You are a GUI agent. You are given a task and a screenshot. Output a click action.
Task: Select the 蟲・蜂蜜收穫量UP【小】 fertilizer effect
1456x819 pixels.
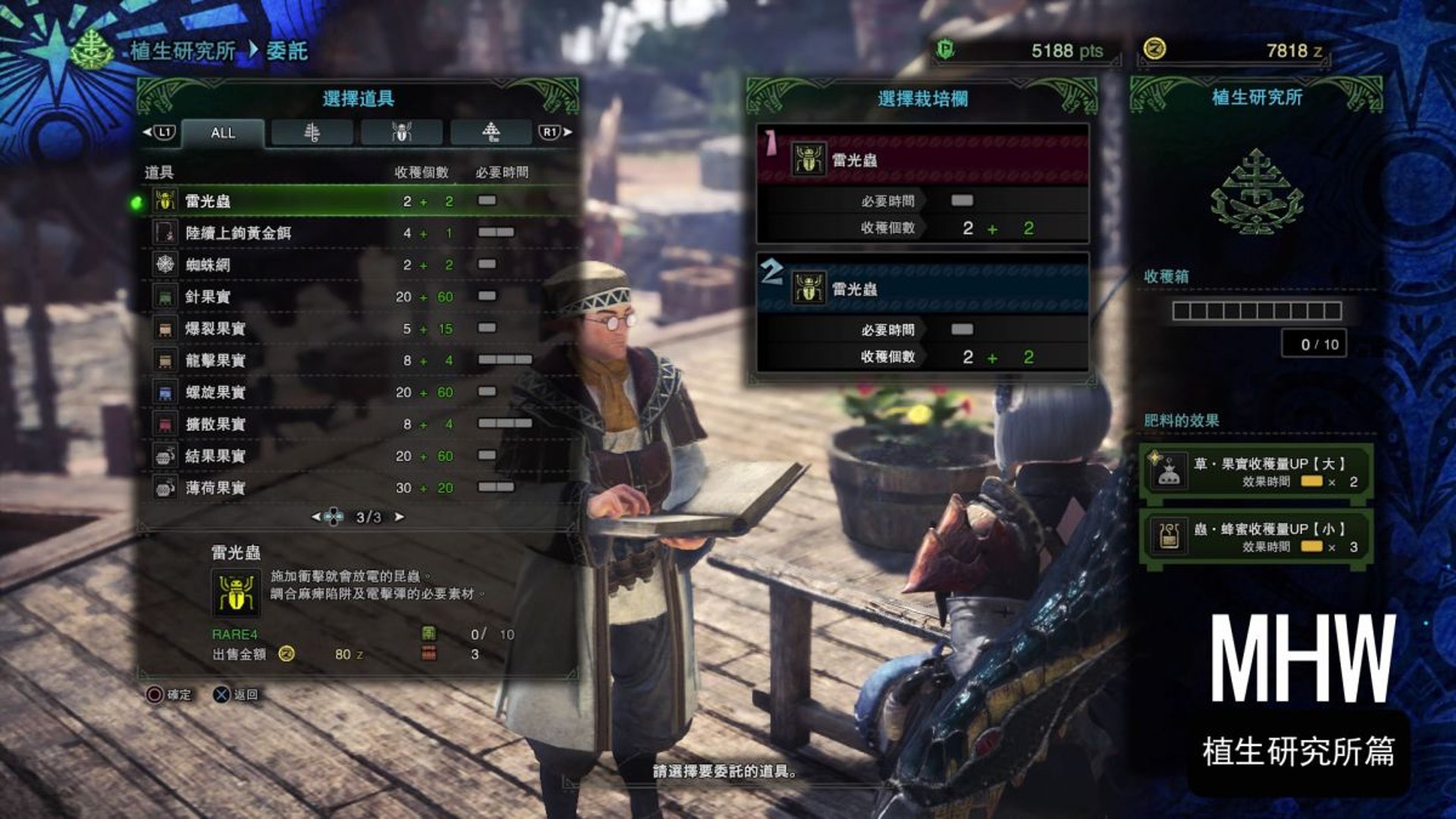click(x=1256, y=538)
